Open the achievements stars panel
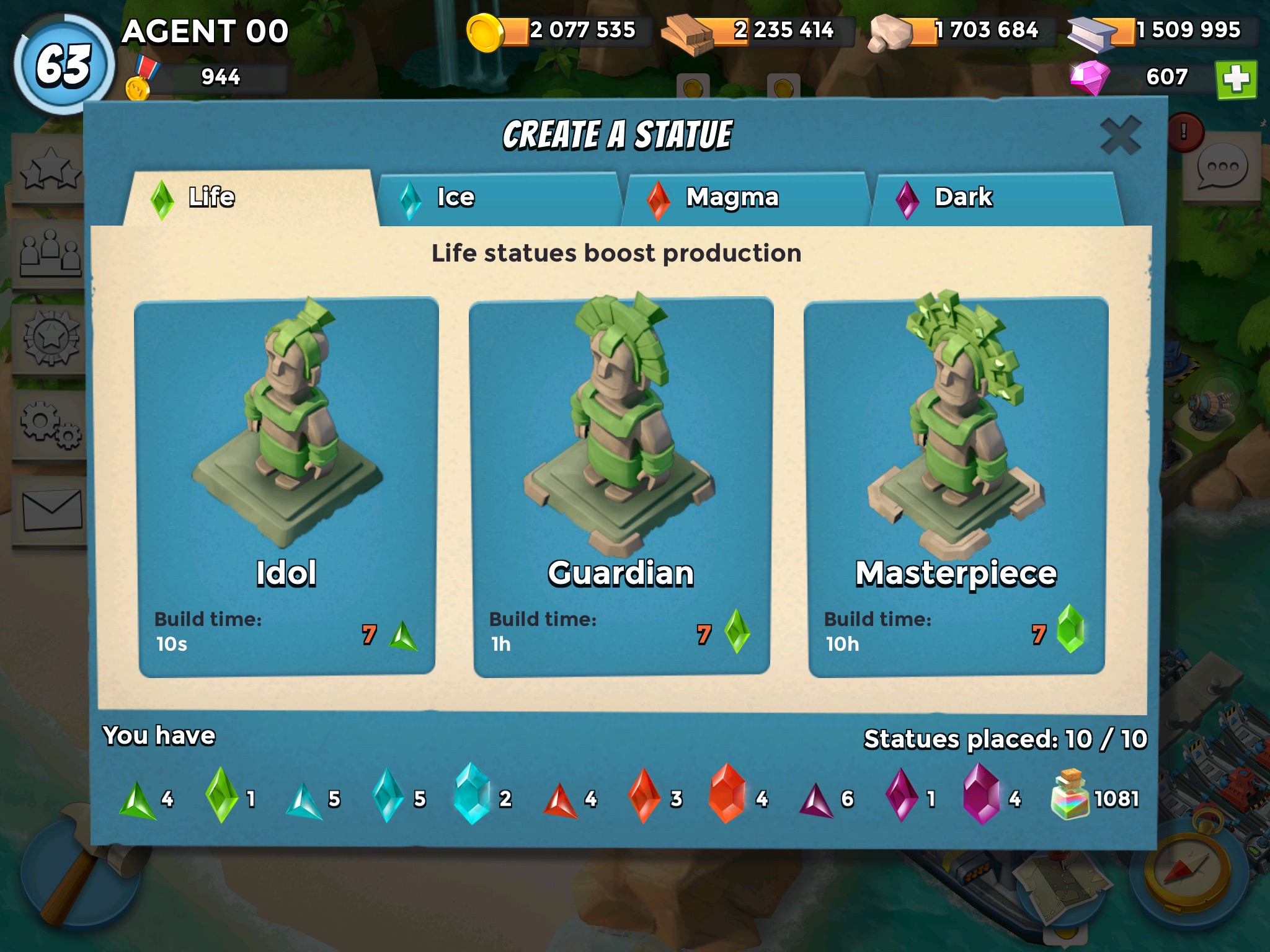 [50, 169]
